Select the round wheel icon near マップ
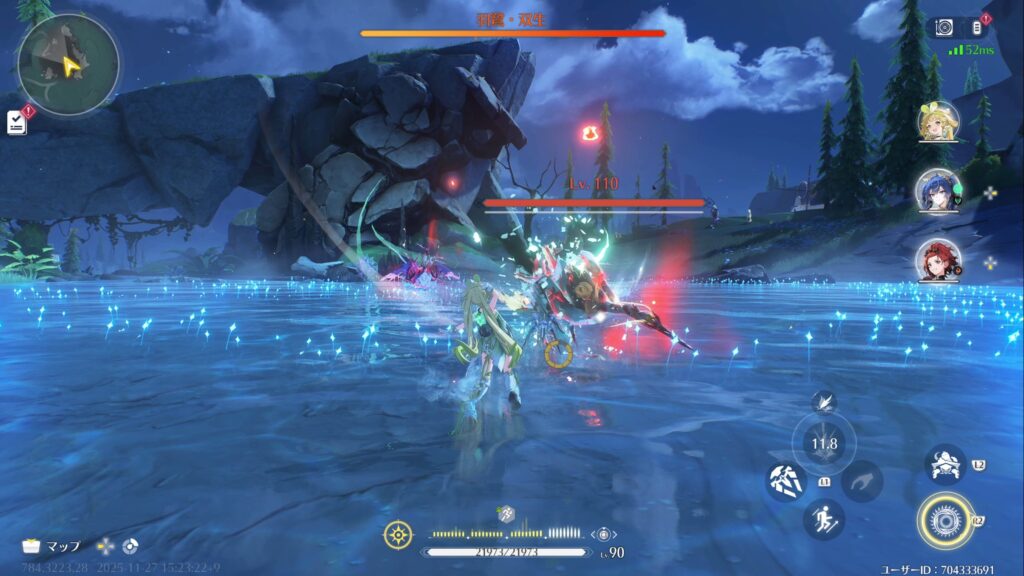Image resolution: width=1024 pixels, height=576 pixels. tap(130, 546)
